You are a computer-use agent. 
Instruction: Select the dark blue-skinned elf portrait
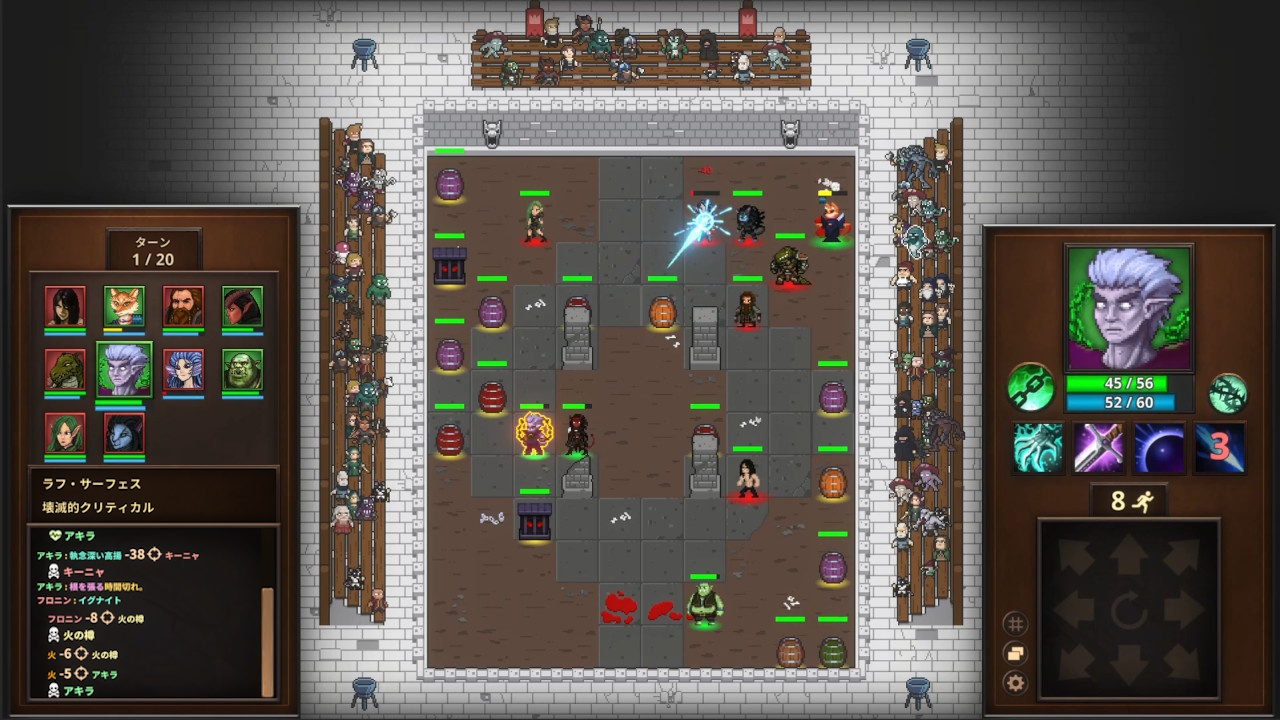pos(124,432)
